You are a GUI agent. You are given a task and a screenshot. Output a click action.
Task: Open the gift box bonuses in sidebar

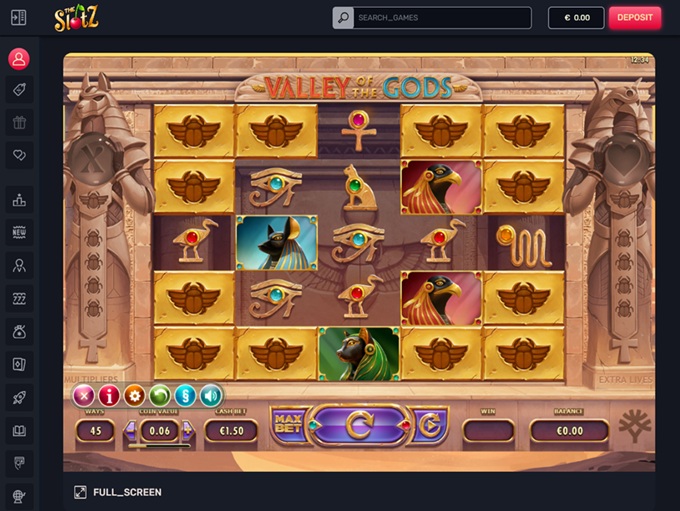pyautogui.click(x=19, y=123)
